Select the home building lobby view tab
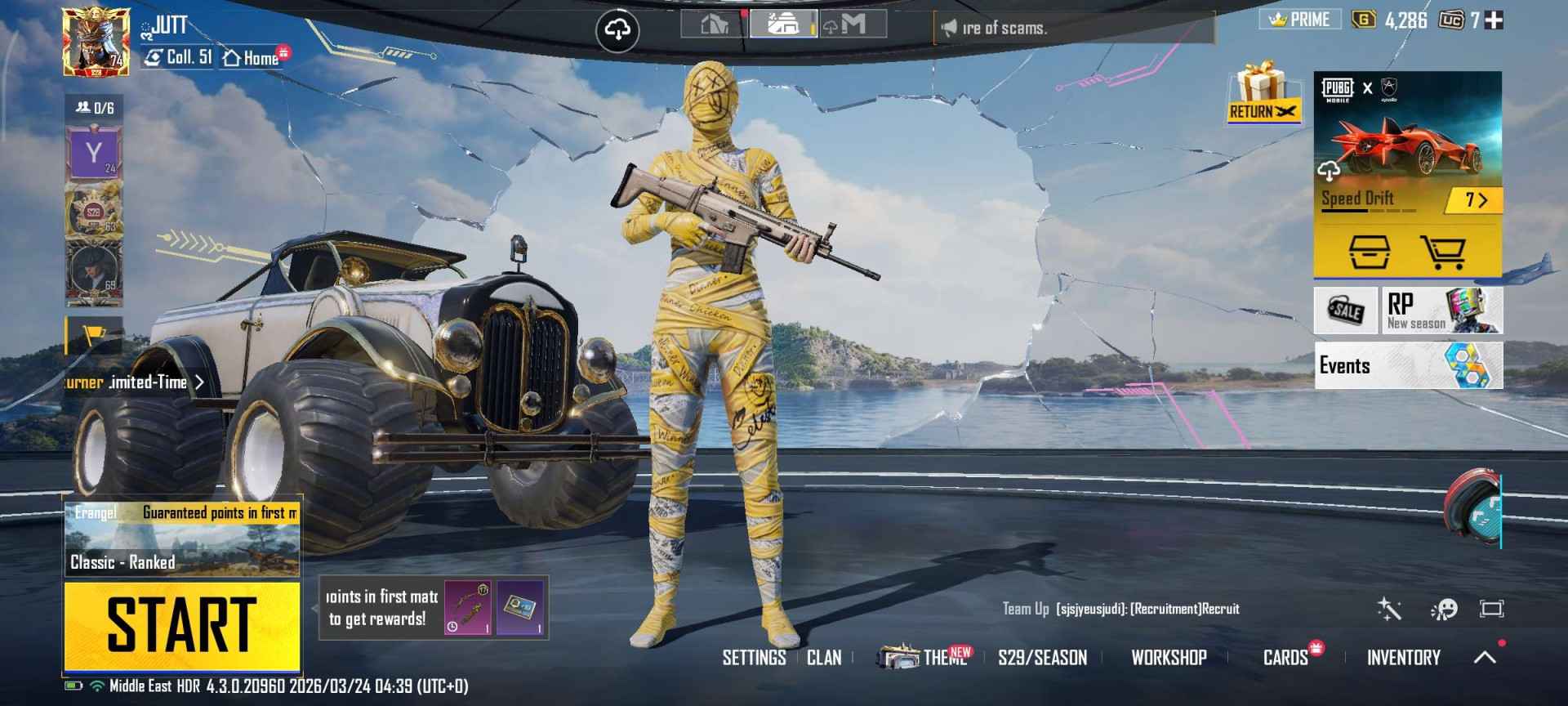 coord(715,25)
